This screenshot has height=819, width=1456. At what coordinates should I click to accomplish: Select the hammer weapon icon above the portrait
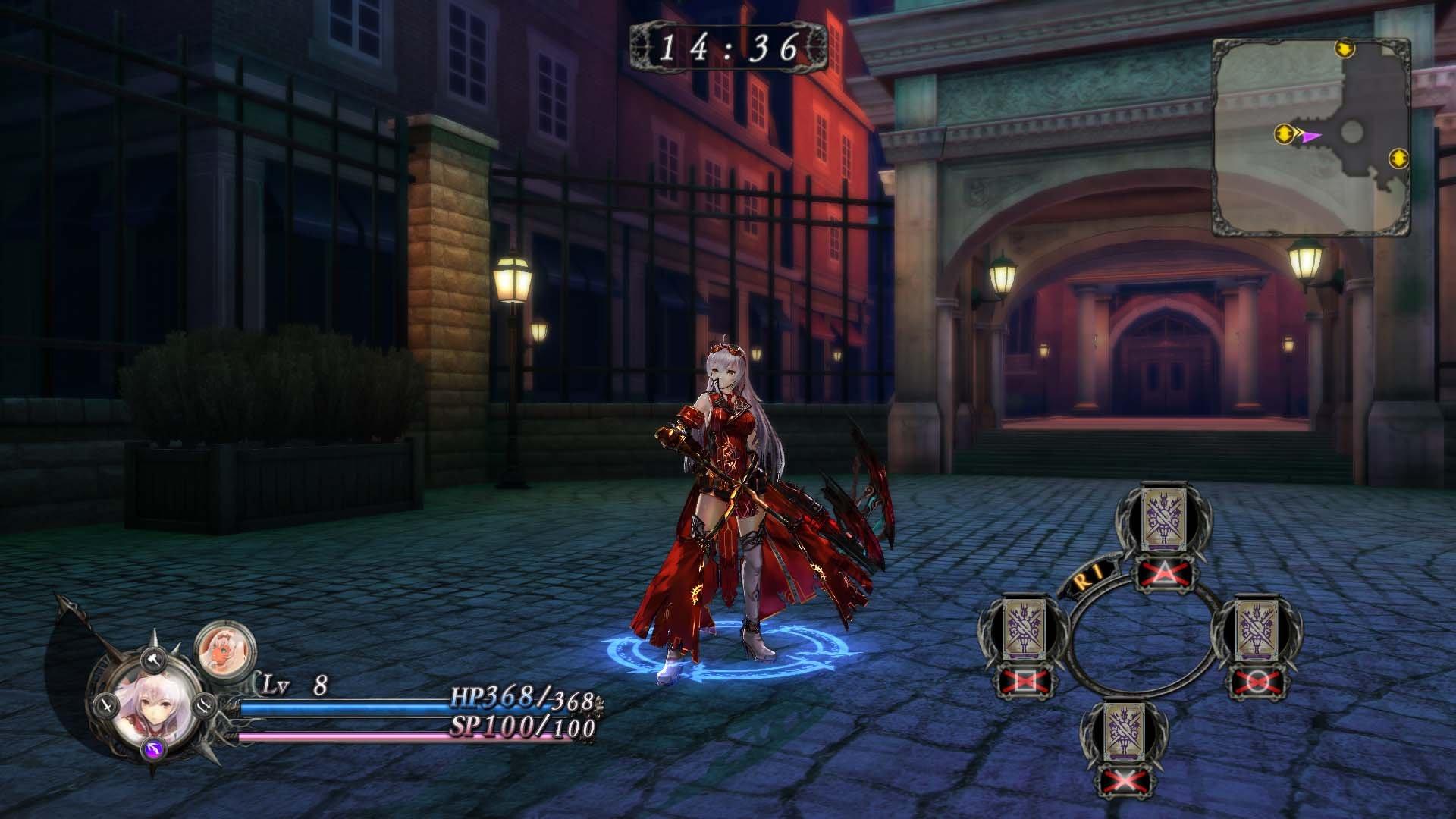tap(152, 659)
